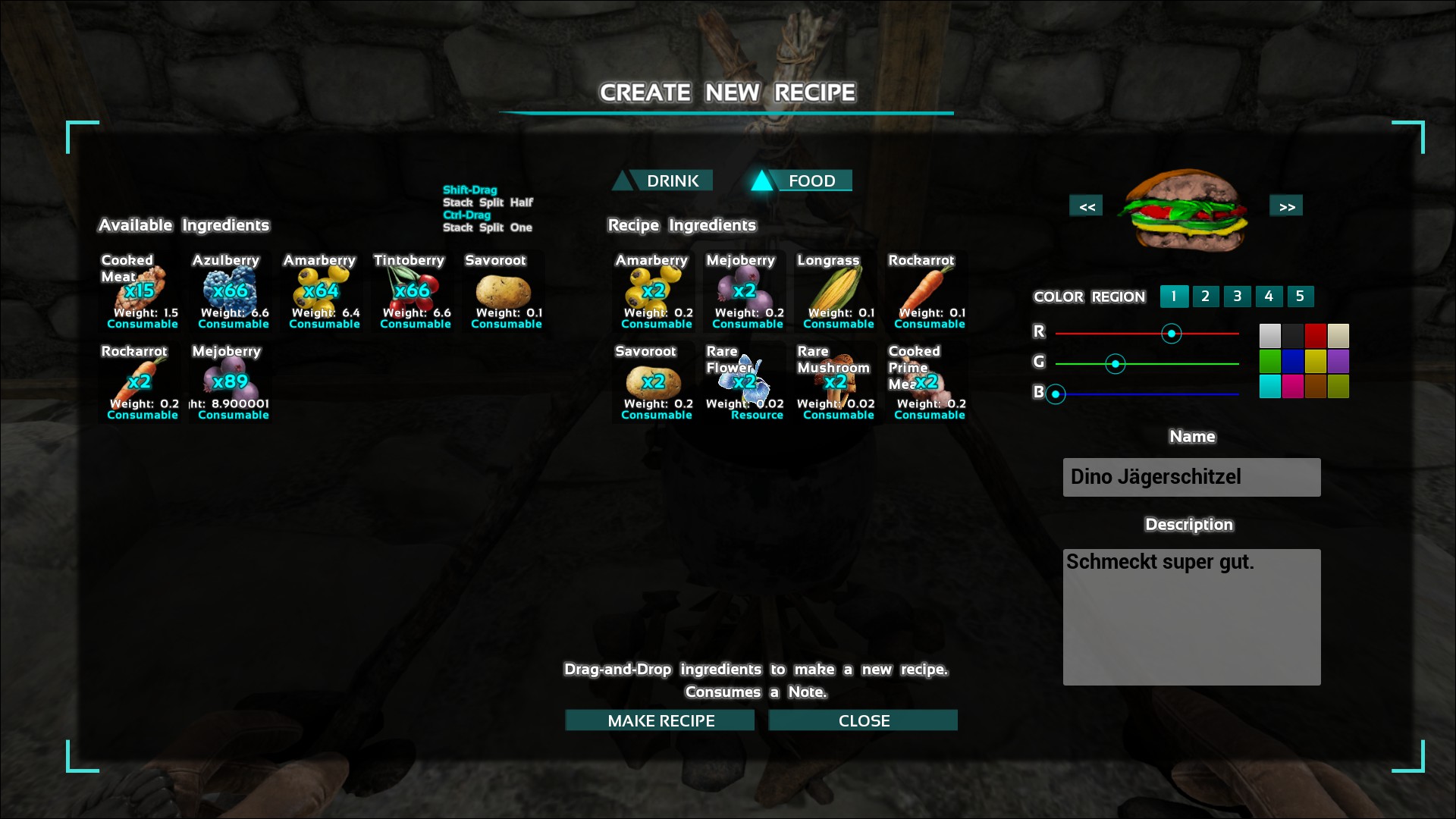Edit the recipe Name field
The height and width of the screenshot is (819, 1456).
(x=1191, y=477)
